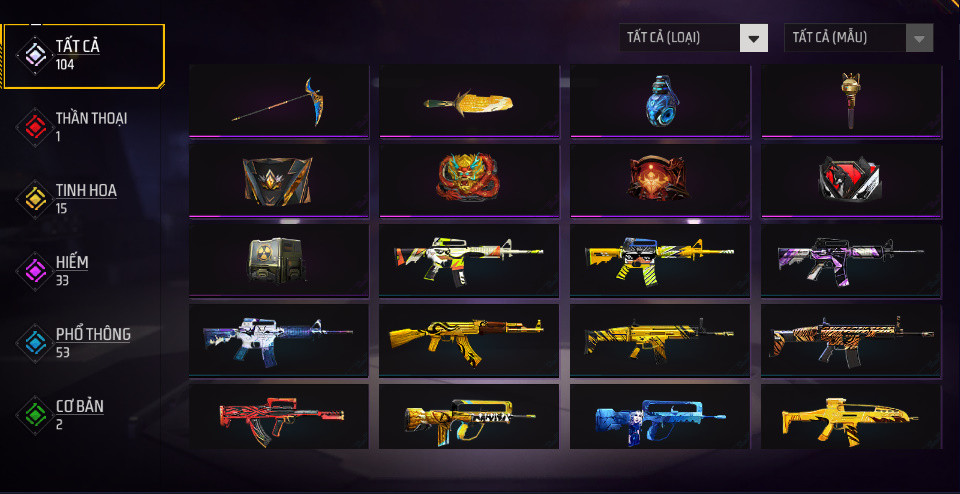The width and height of the screenshot is (960, 494).
Task: Select the blue FAMAS rifle skin
Action: (660, 418)
